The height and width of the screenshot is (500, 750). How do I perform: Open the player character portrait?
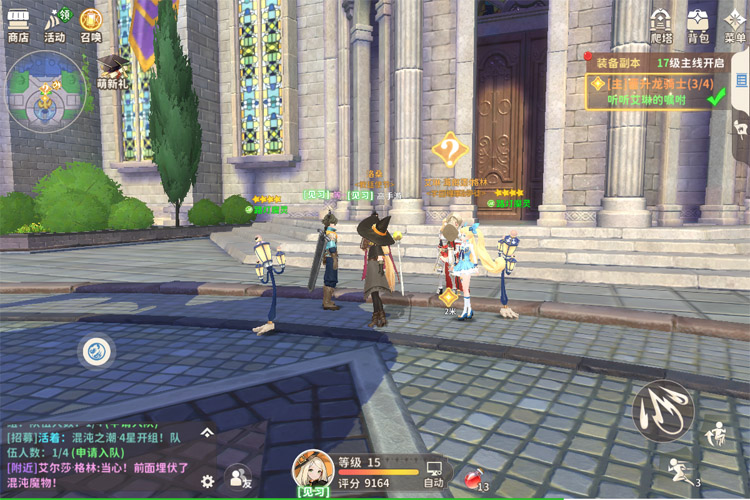[313, 471]
